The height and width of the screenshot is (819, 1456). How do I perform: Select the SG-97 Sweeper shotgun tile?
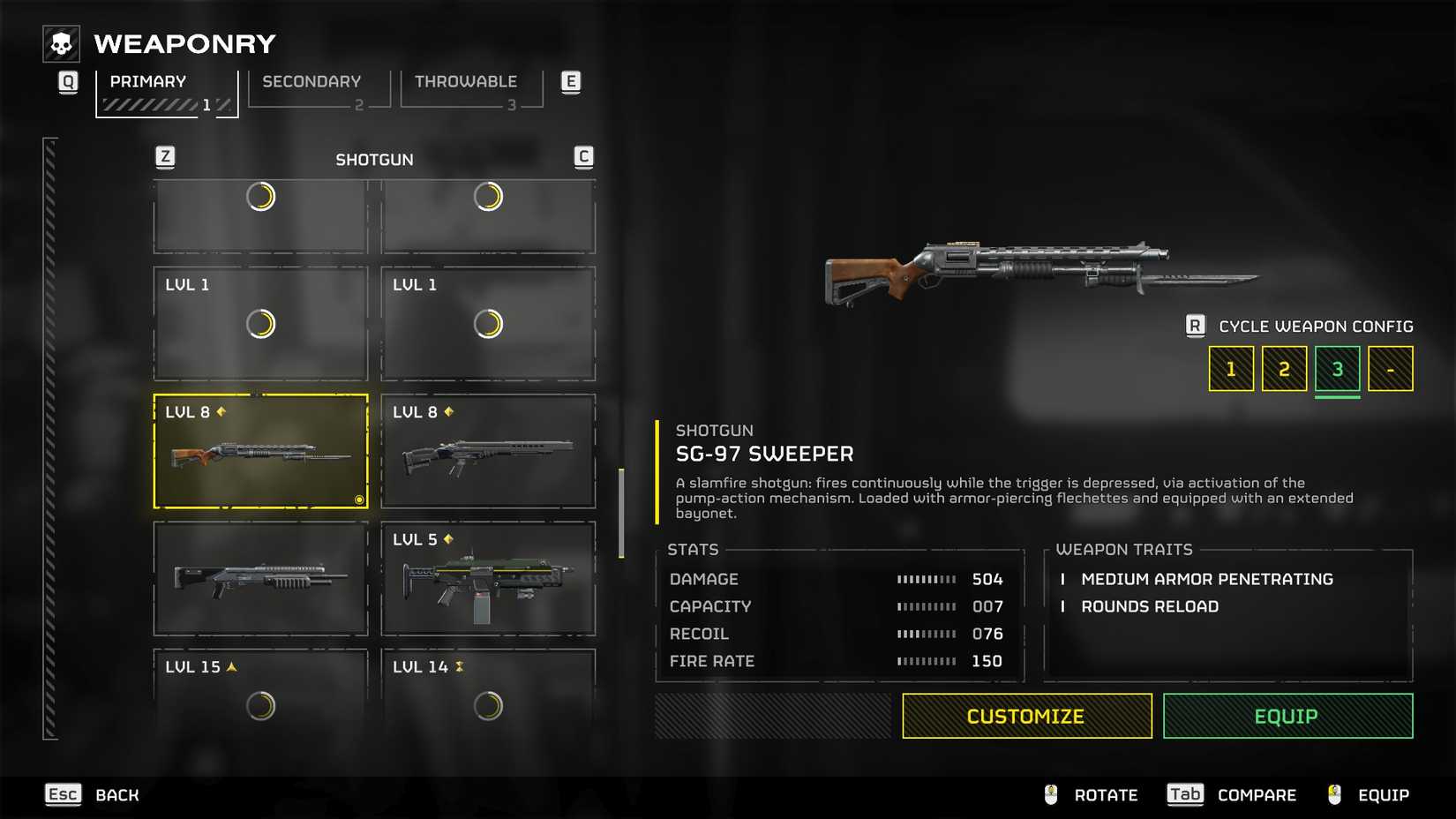pos(260,452)
